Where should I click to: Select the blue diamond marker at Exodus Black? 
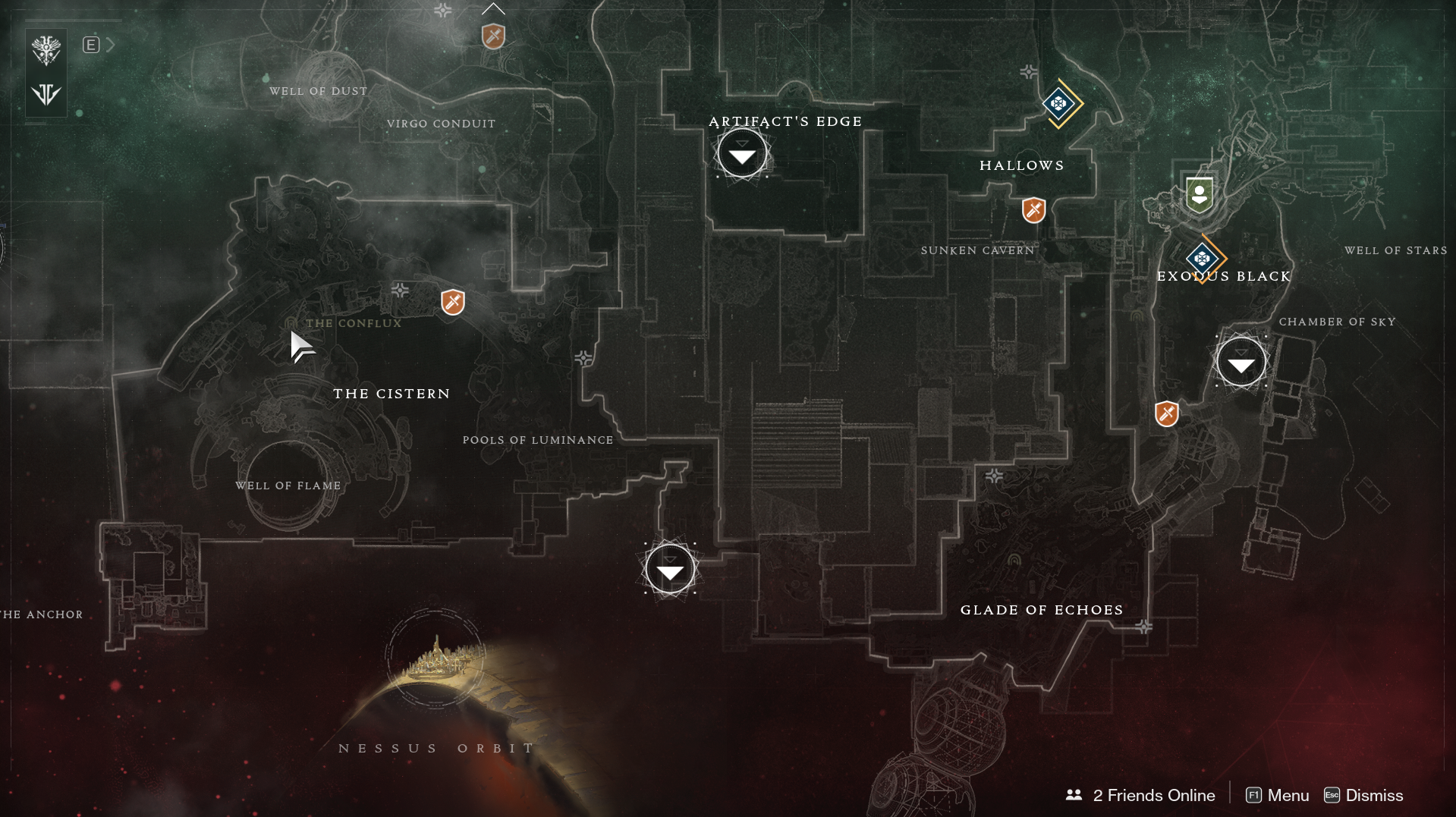(x=1202, y=259)
